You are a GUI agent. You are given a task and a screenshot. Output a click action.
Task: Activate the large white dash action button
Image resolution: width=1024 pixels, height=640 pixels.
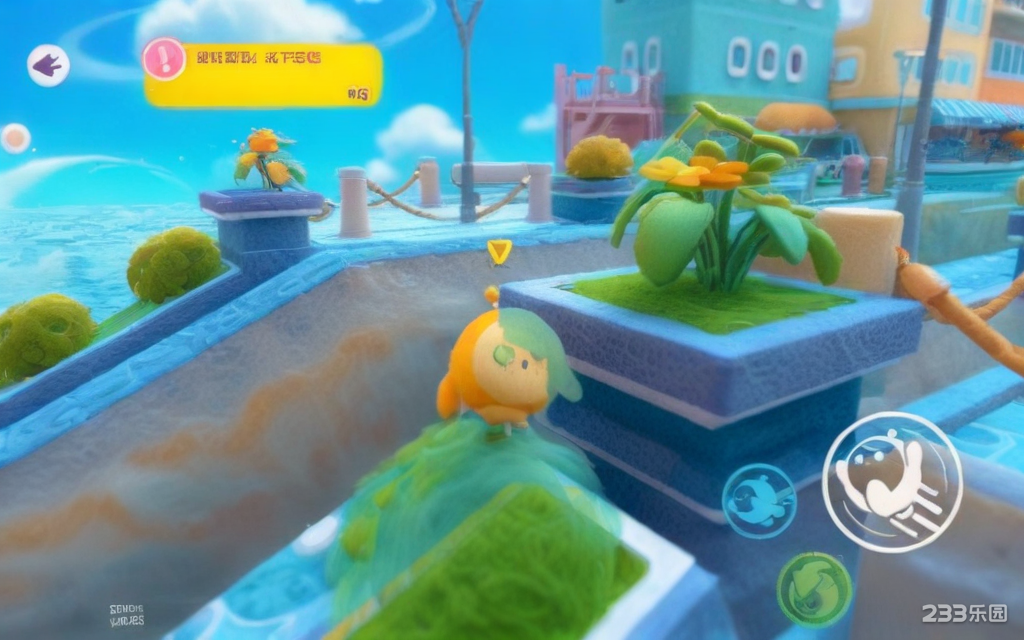point(891,482)
